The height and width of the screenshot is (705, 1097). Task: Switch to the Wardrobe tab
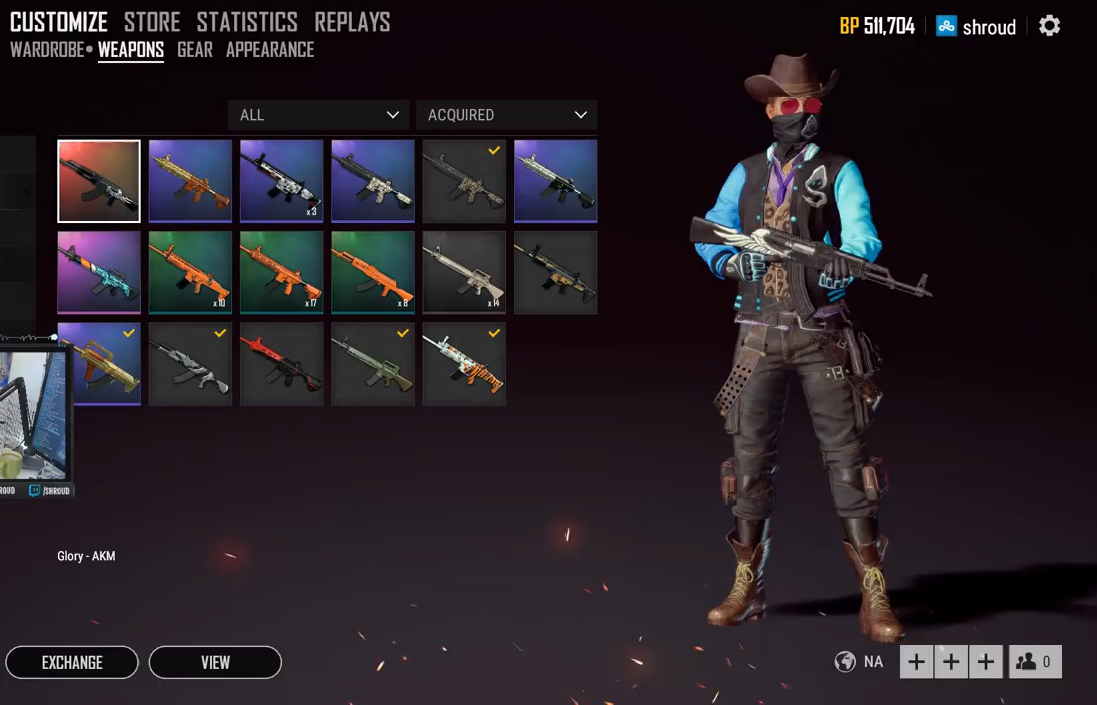[x=47, y=50]
